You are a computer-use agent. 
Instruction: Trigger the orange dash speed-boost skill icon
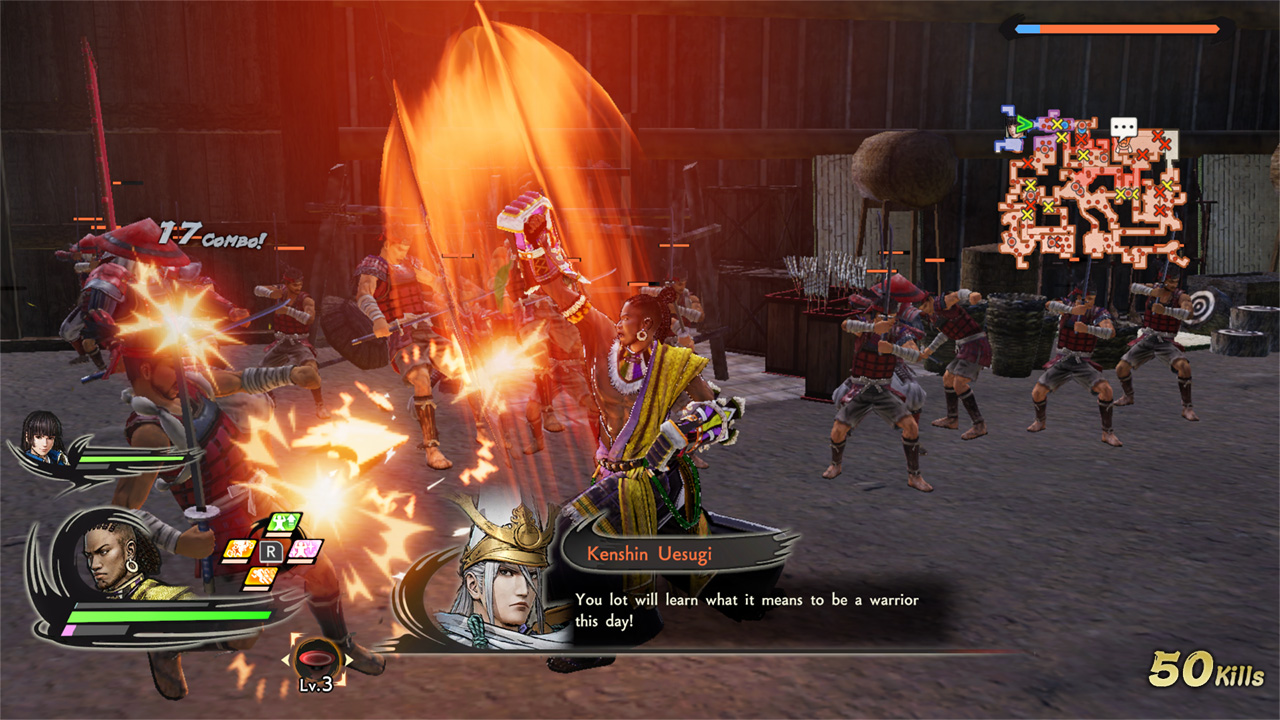261,576
